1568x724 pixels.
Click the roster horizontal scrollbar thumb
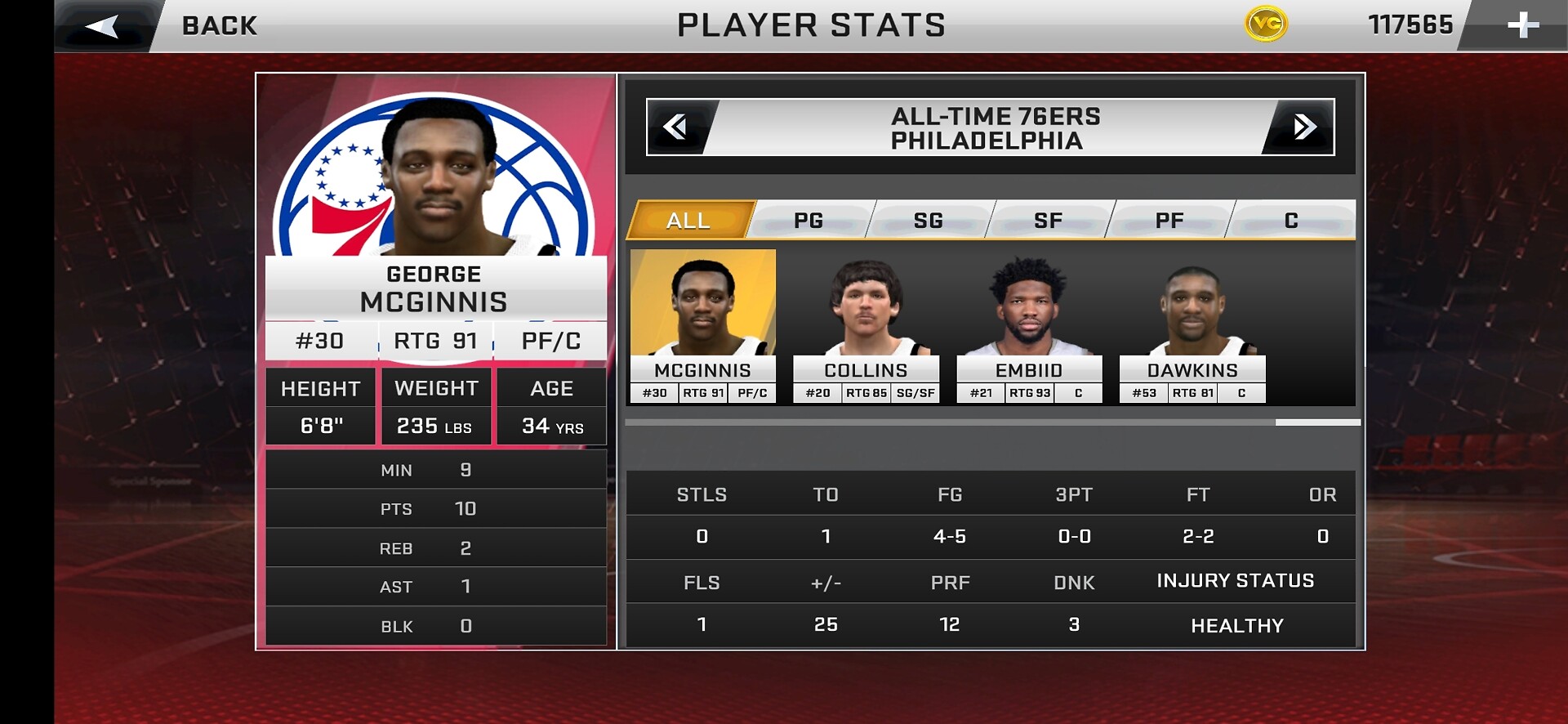(1317, 422)
